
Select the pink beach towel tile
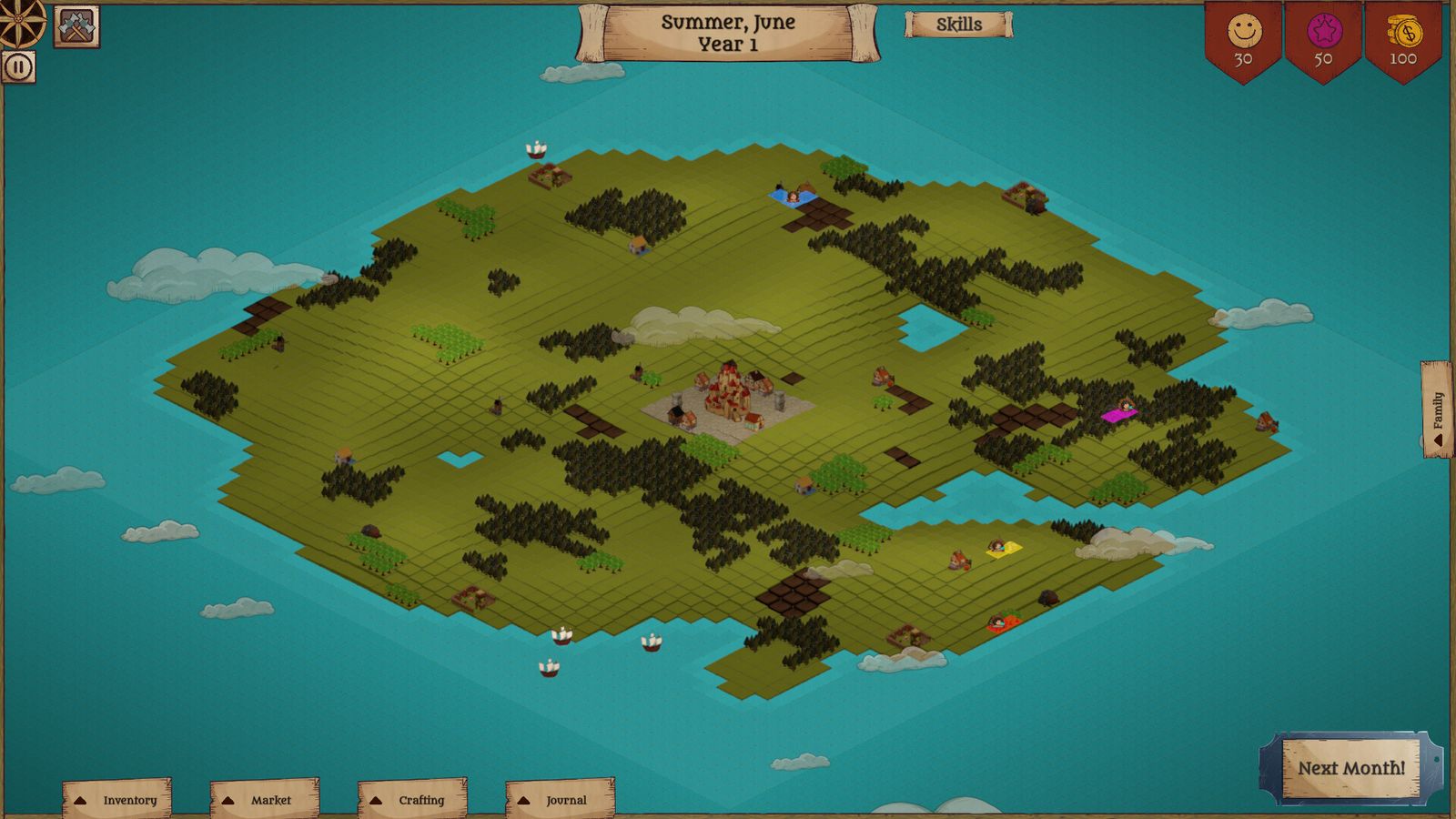[1121, 415]
